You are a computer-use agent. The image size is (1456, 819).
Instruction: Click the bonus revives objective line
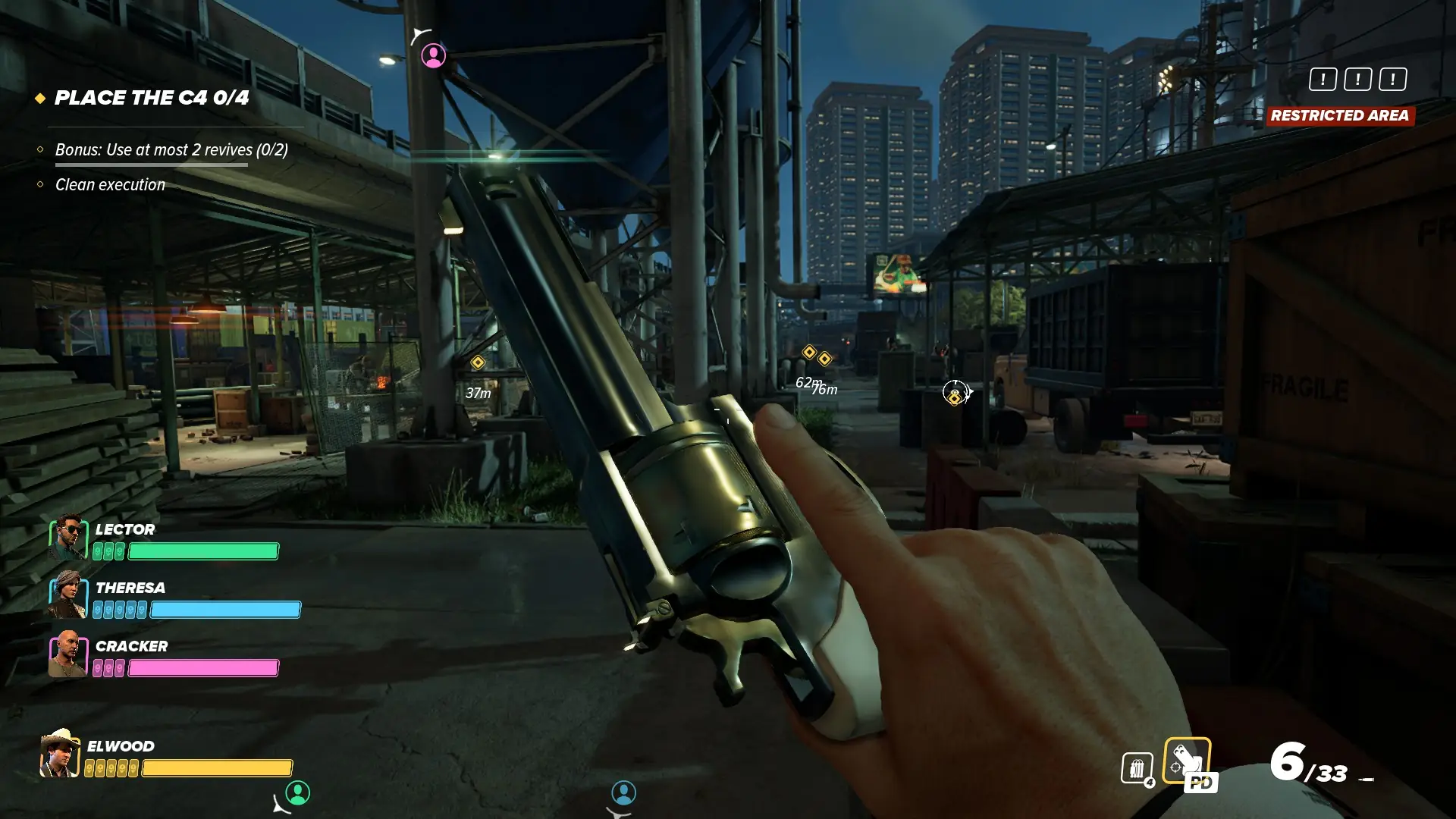click(x=171, y=149)
